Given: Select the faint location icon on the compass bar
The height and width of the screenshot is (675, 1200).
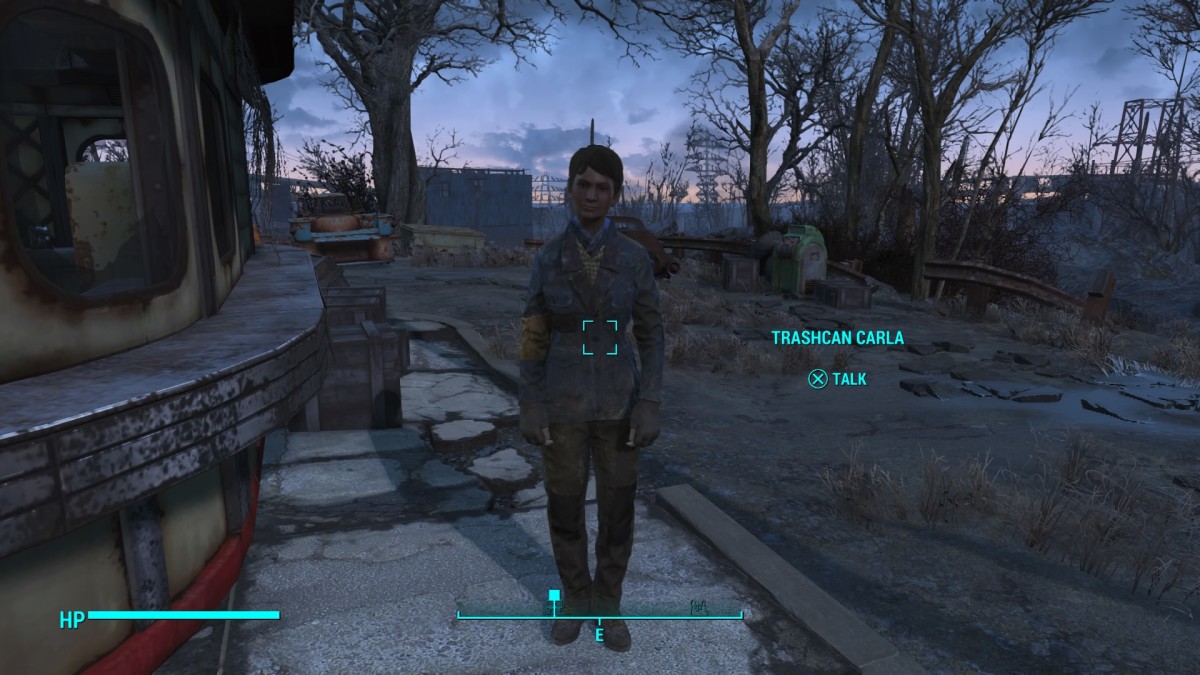Looking at the screenshot, I should pos(698,605).
